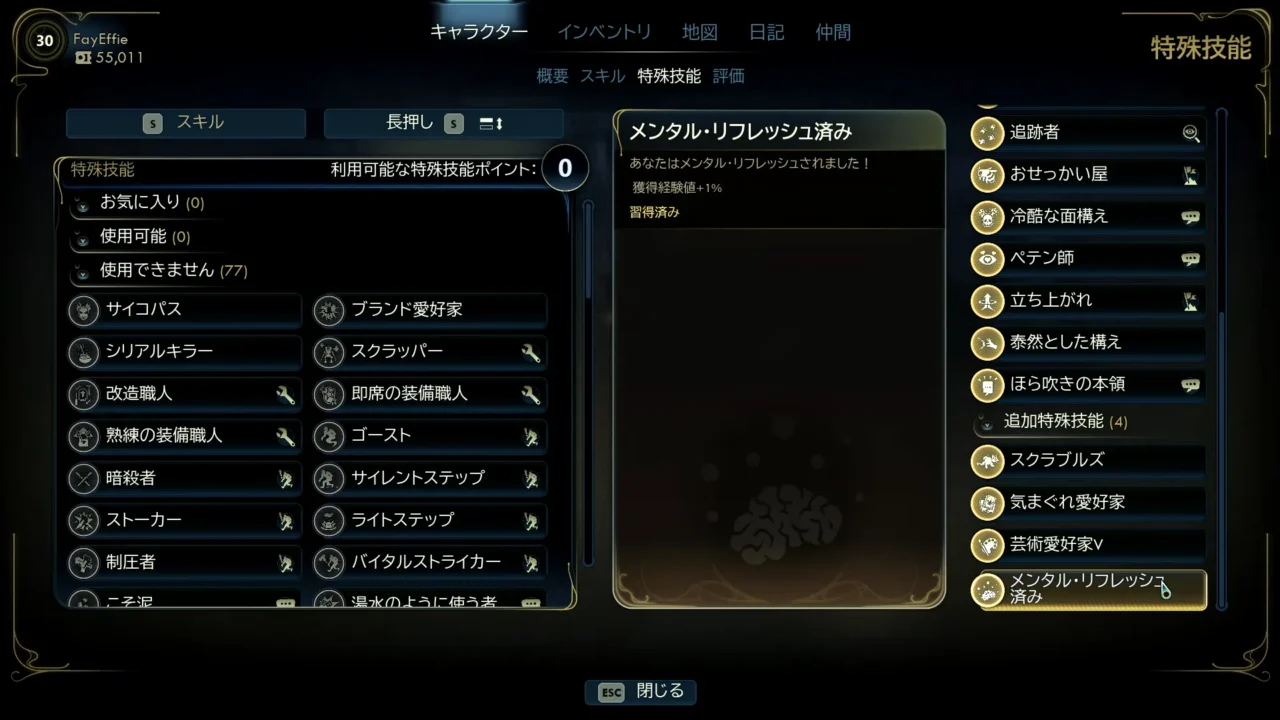The image size is (1280, 720).
Task: Select the スクラブルズ bonus perk
Action: point(1087,460)
